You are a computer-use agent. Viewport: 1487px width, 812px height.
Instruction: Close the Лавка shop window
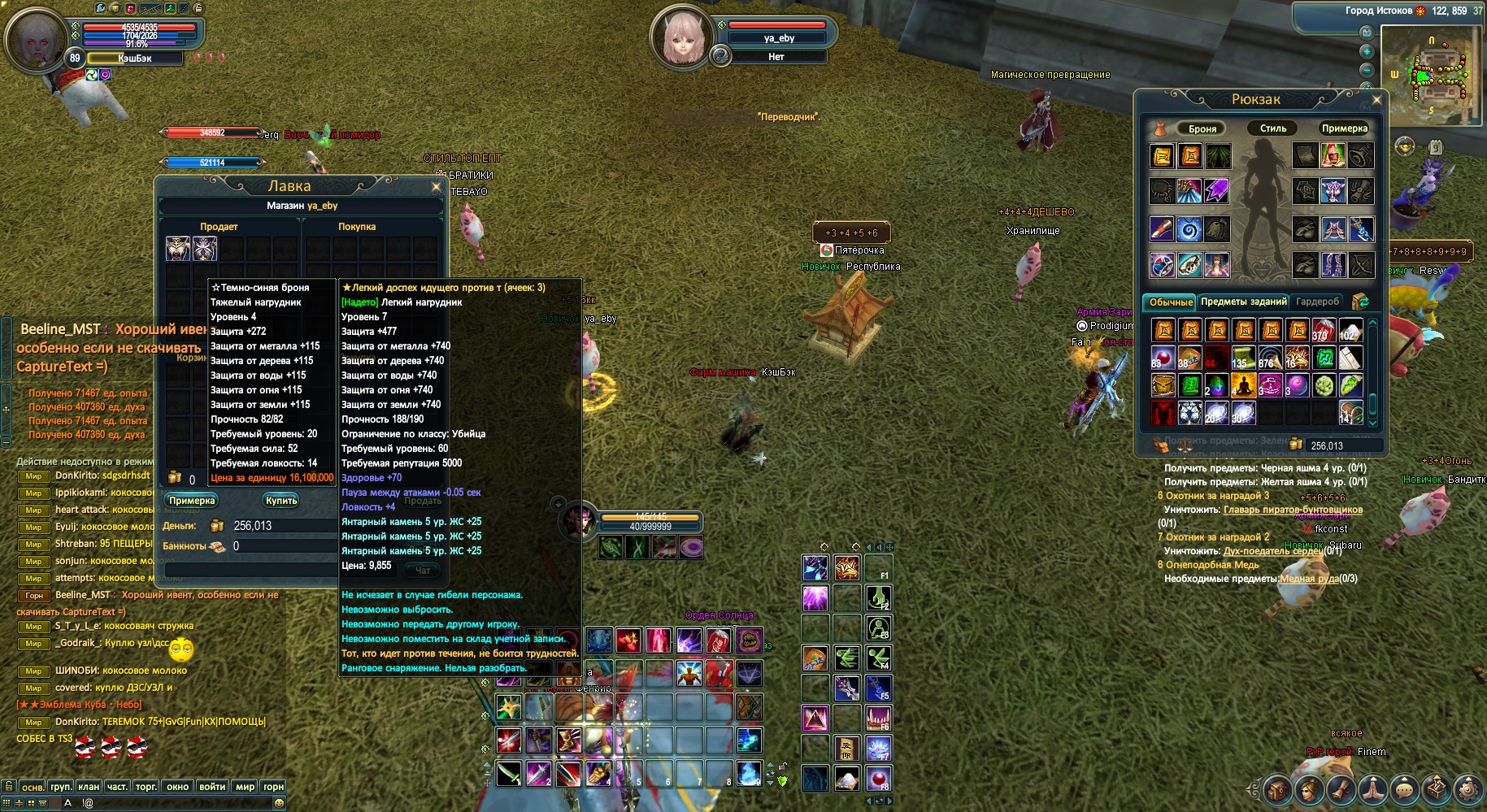pos(436,187)
